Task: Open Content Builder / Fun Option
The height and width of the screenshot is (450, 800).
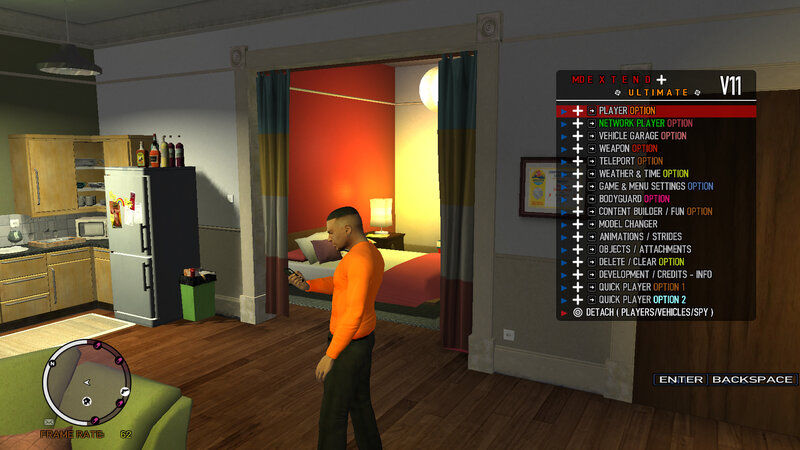Action: pos(655,212)
